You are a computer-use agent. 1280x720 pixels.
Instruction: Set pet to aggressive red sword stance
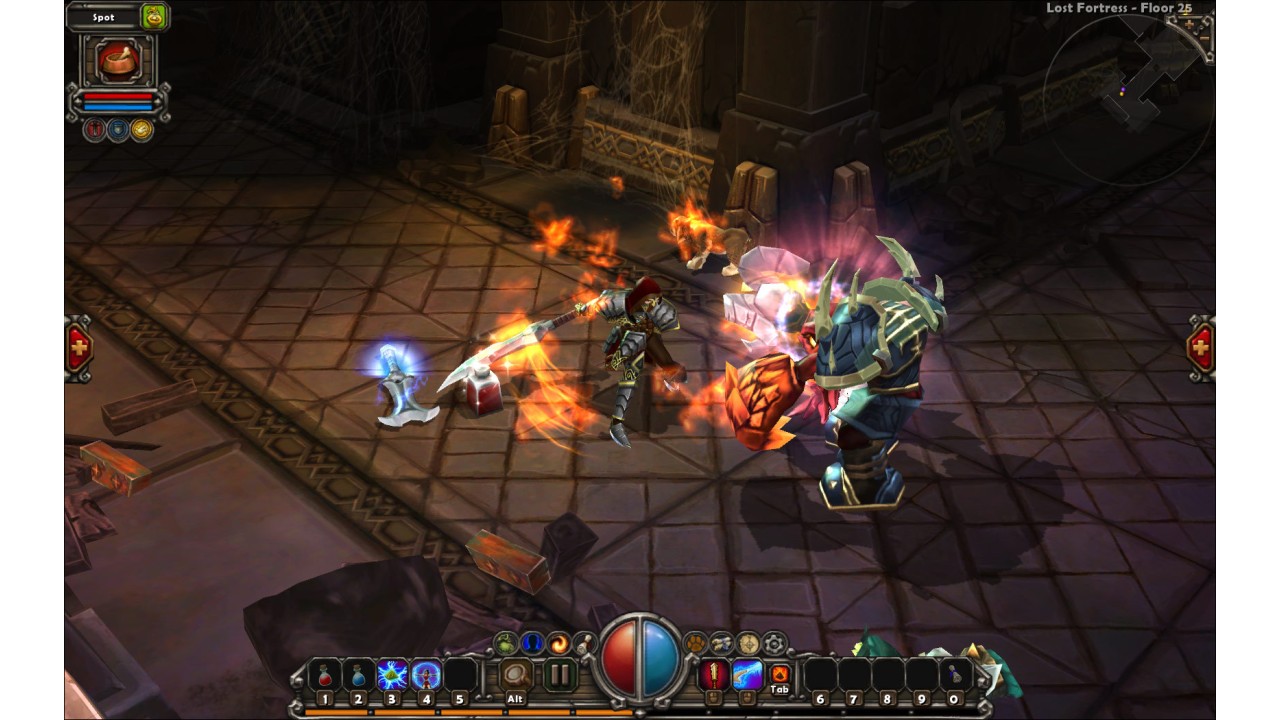[95, 129]
